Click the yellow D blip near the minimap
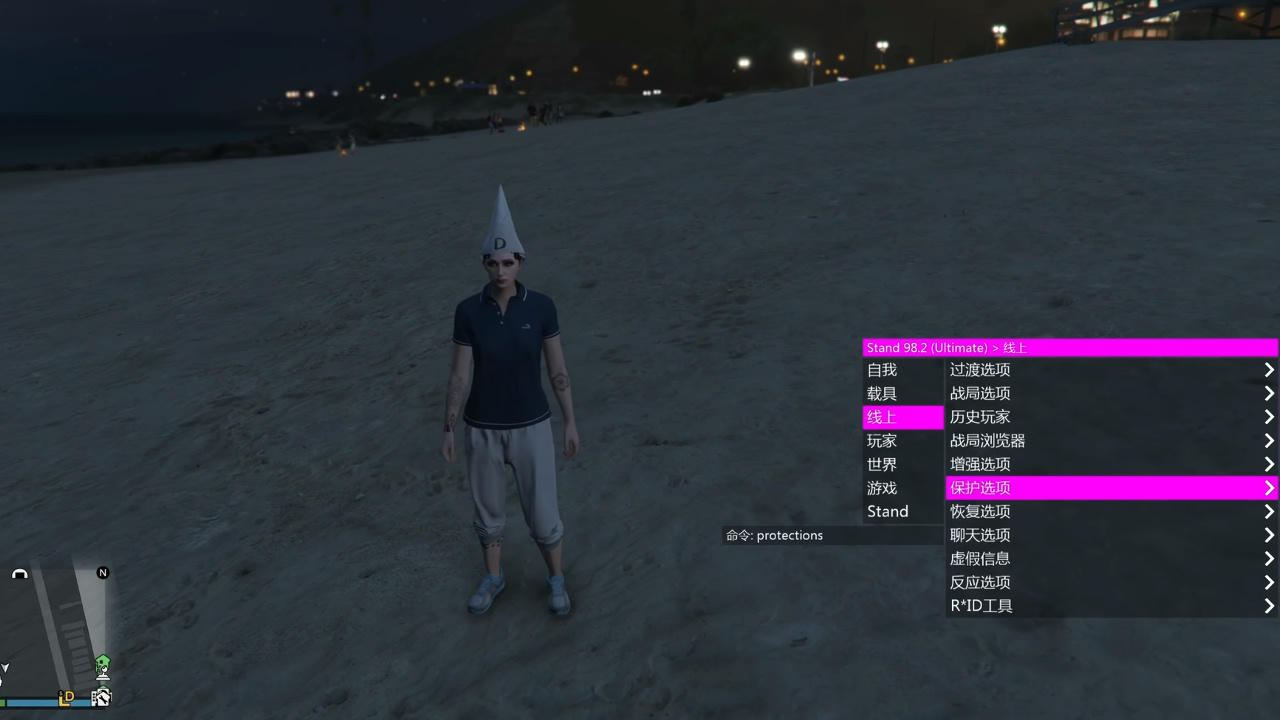The width and height of the screenshot is (1280, 720). point(66,698)
